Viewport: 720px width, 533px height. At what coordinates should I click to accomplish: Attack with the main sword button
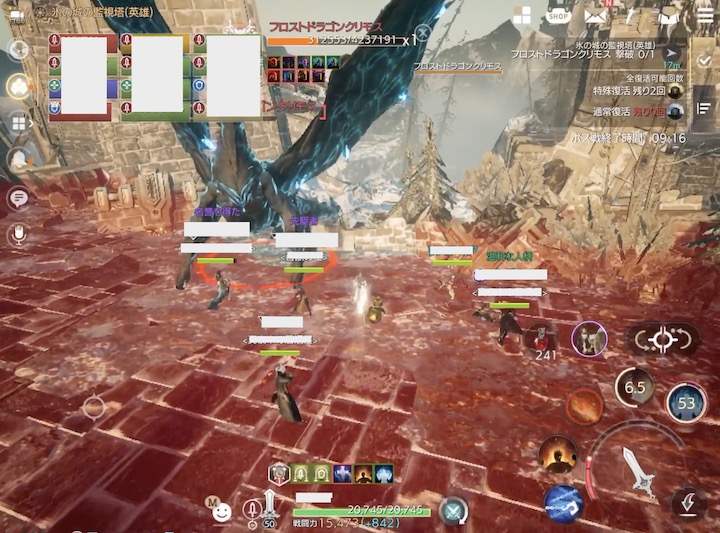pyautogui.click(x=638, y=471)
